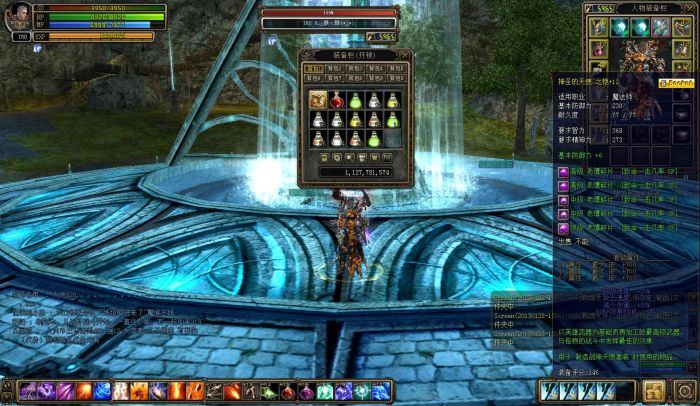Open the gold menu button at bottom-right

pyautogui.click(x=654, y=390)
